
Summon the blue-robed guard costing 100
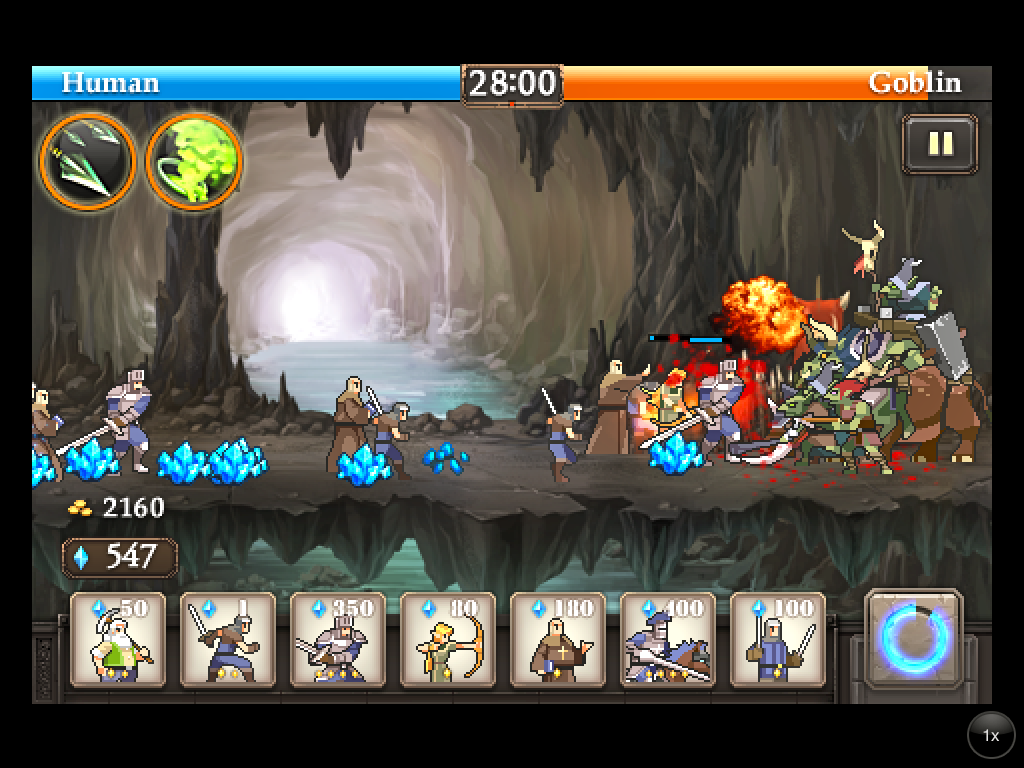point(778,640)
